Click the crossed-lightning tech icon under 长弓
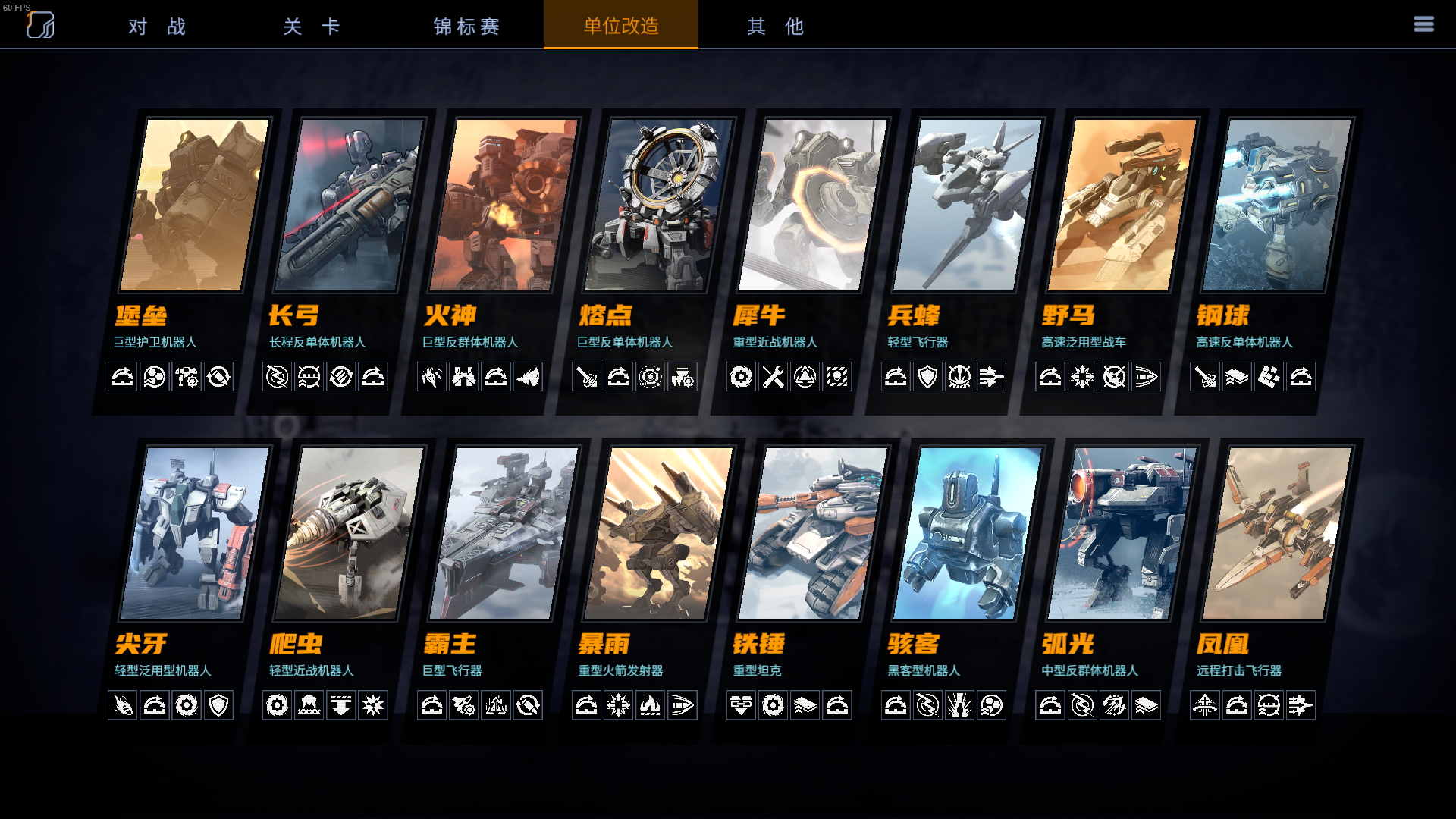 (277, 377)
